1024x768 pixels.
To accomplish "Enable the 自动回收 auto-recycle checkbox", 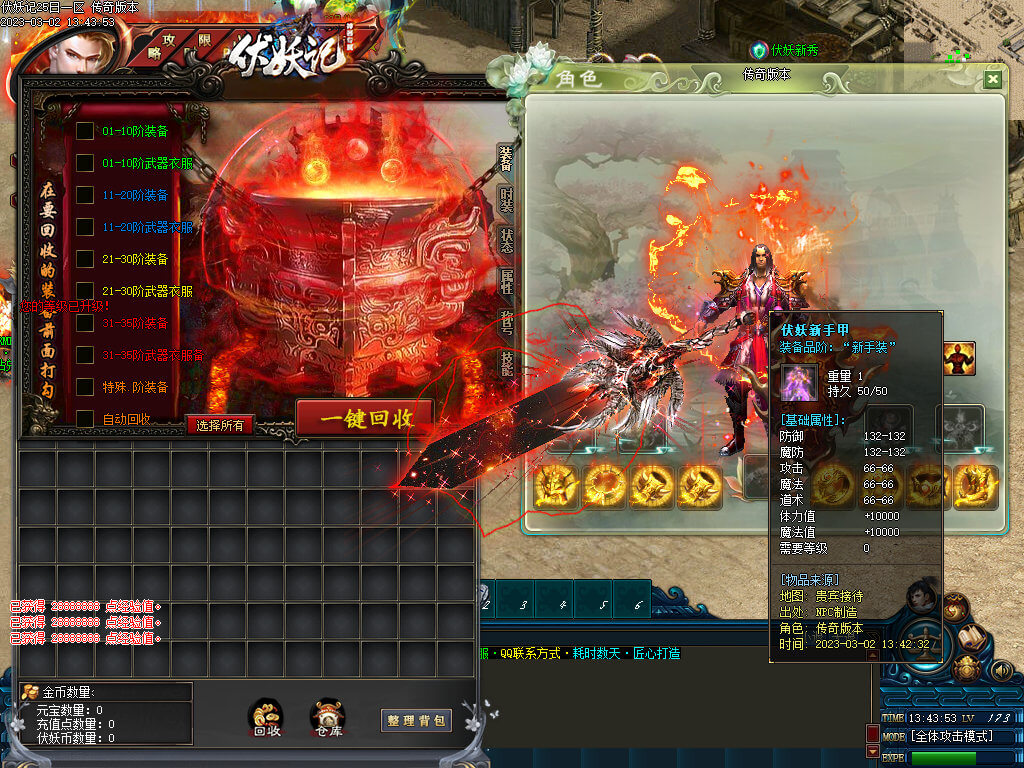I will (x=85, y=419).
